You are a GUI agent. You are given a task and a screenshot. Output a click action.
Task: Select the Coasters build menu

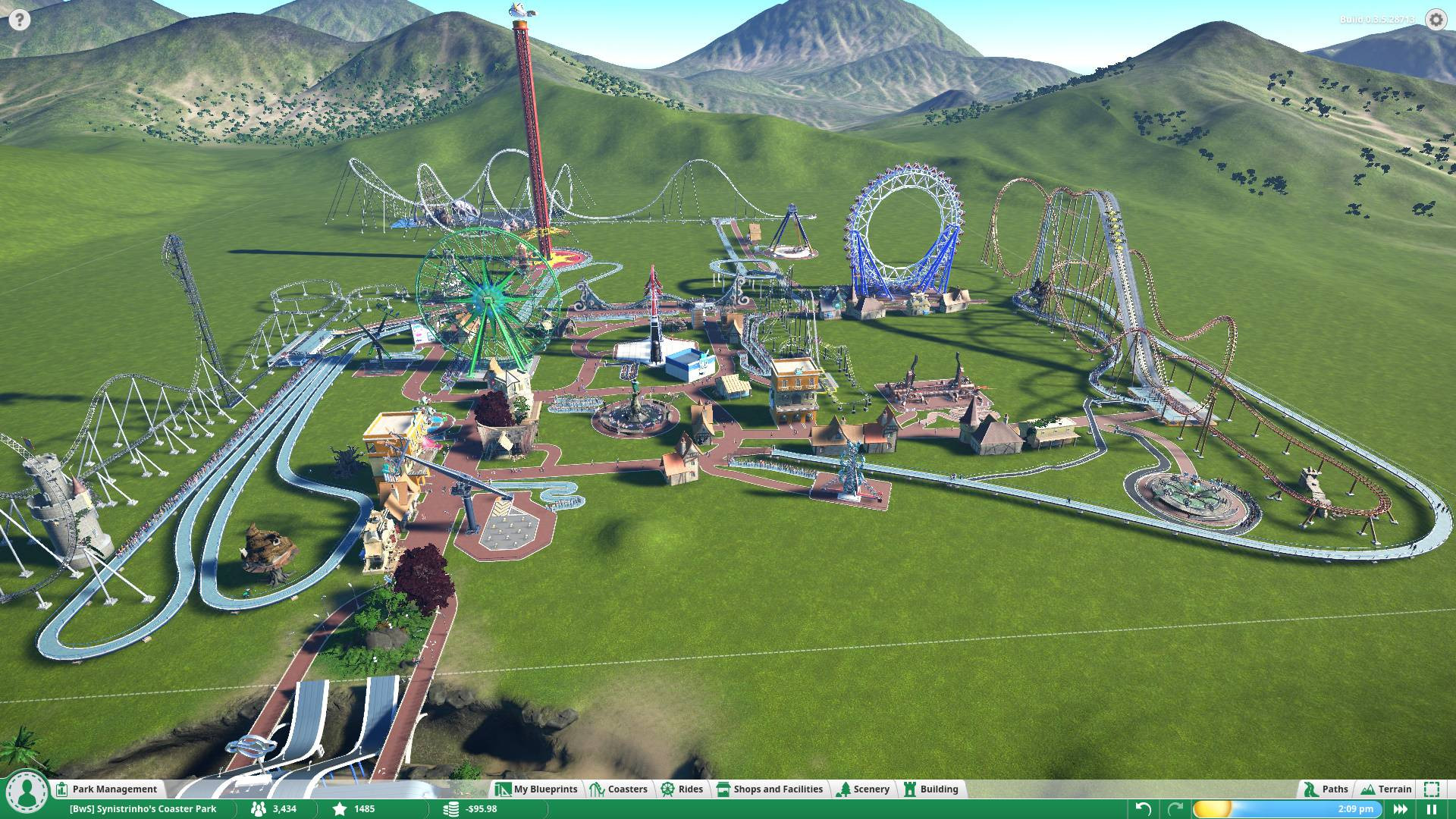click(x=619, y=789)
